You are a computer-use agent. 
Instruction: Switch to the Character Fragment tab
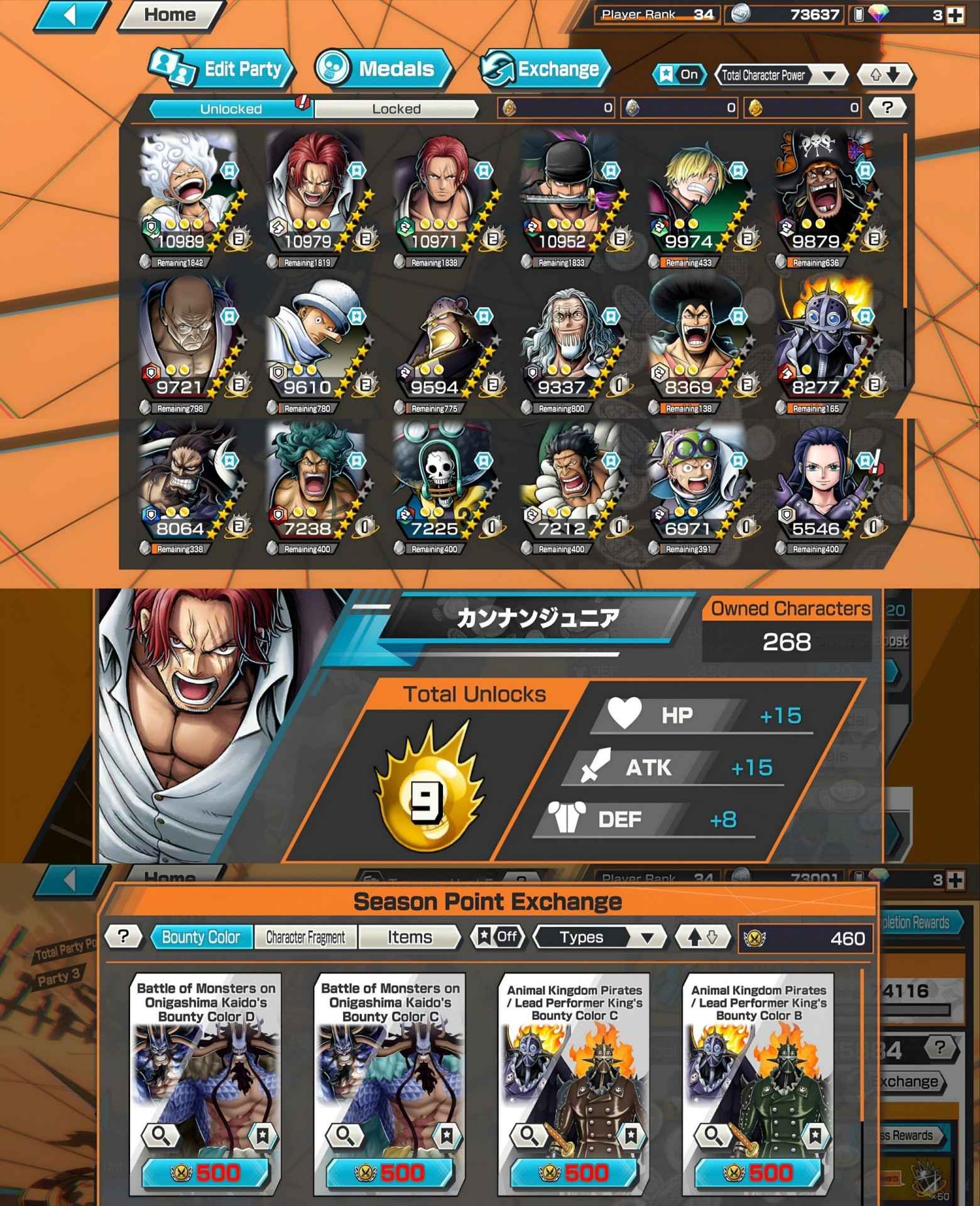[x=305, y=937]
